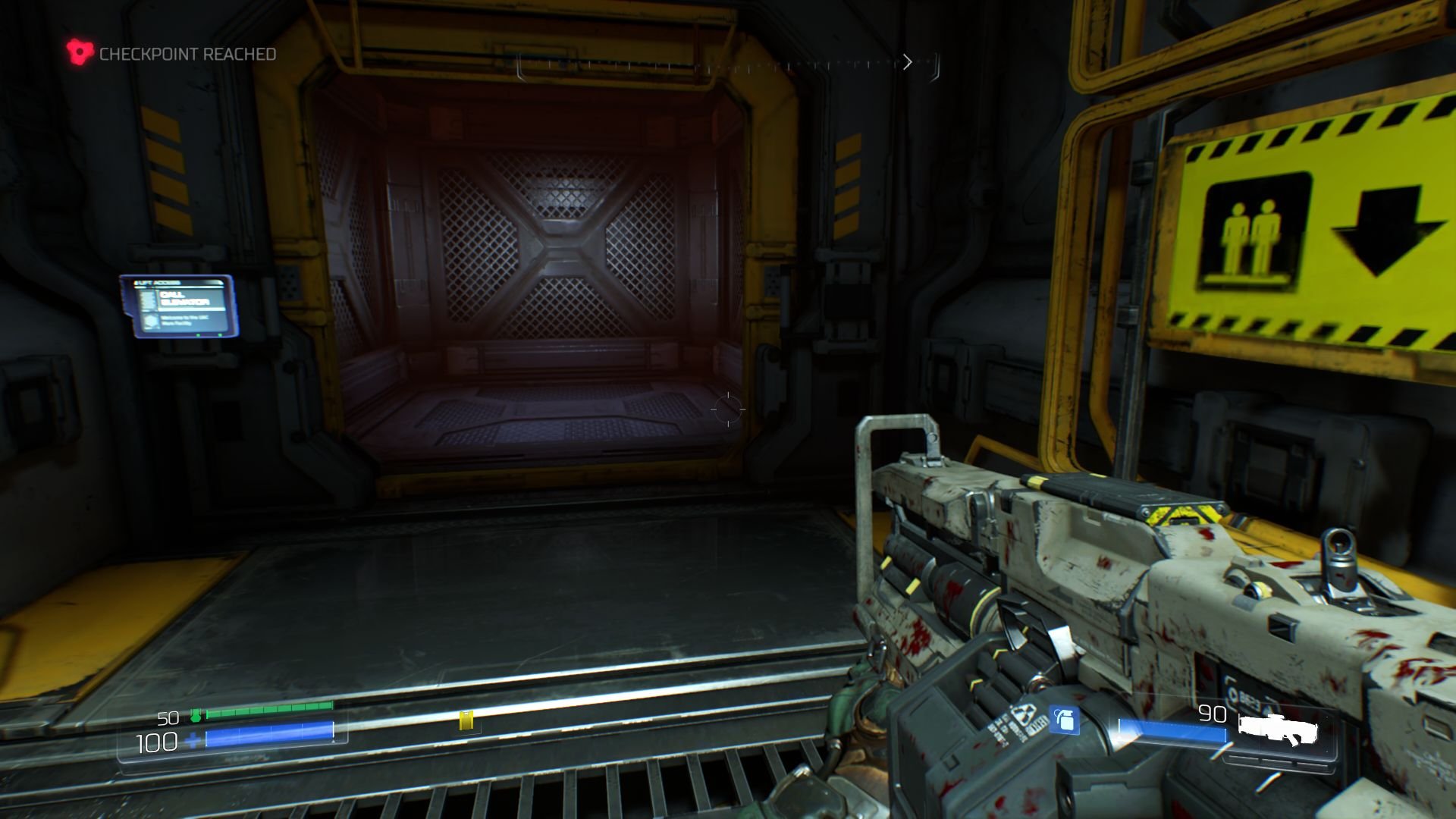1456x819 pixels.
Task: Open the hexagon icon on the elevator panel
Action: [149, 321]
